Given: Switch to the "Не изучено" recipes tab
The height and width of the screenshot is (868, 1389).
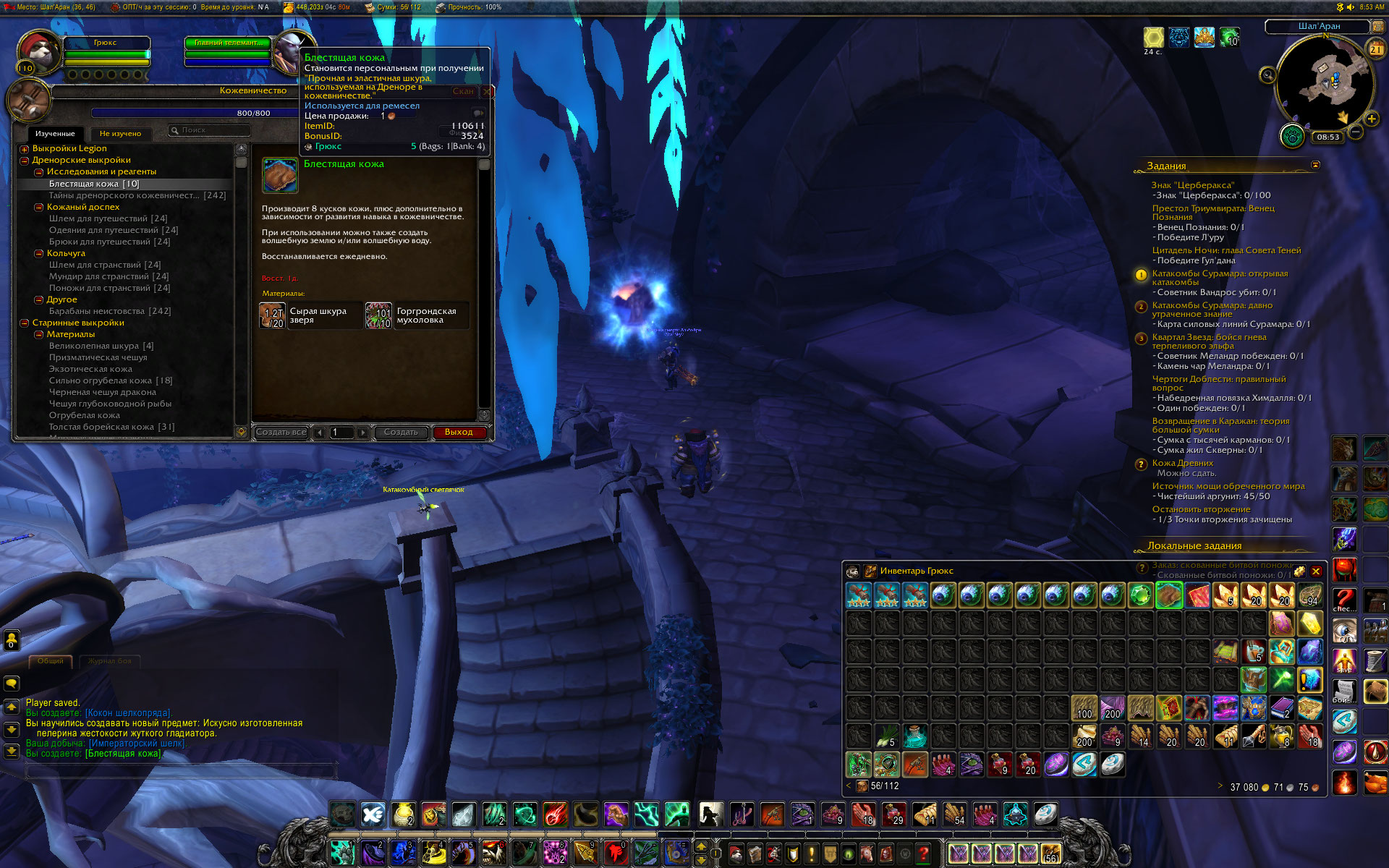Looking at the screenshot, I should click(120, 134).
